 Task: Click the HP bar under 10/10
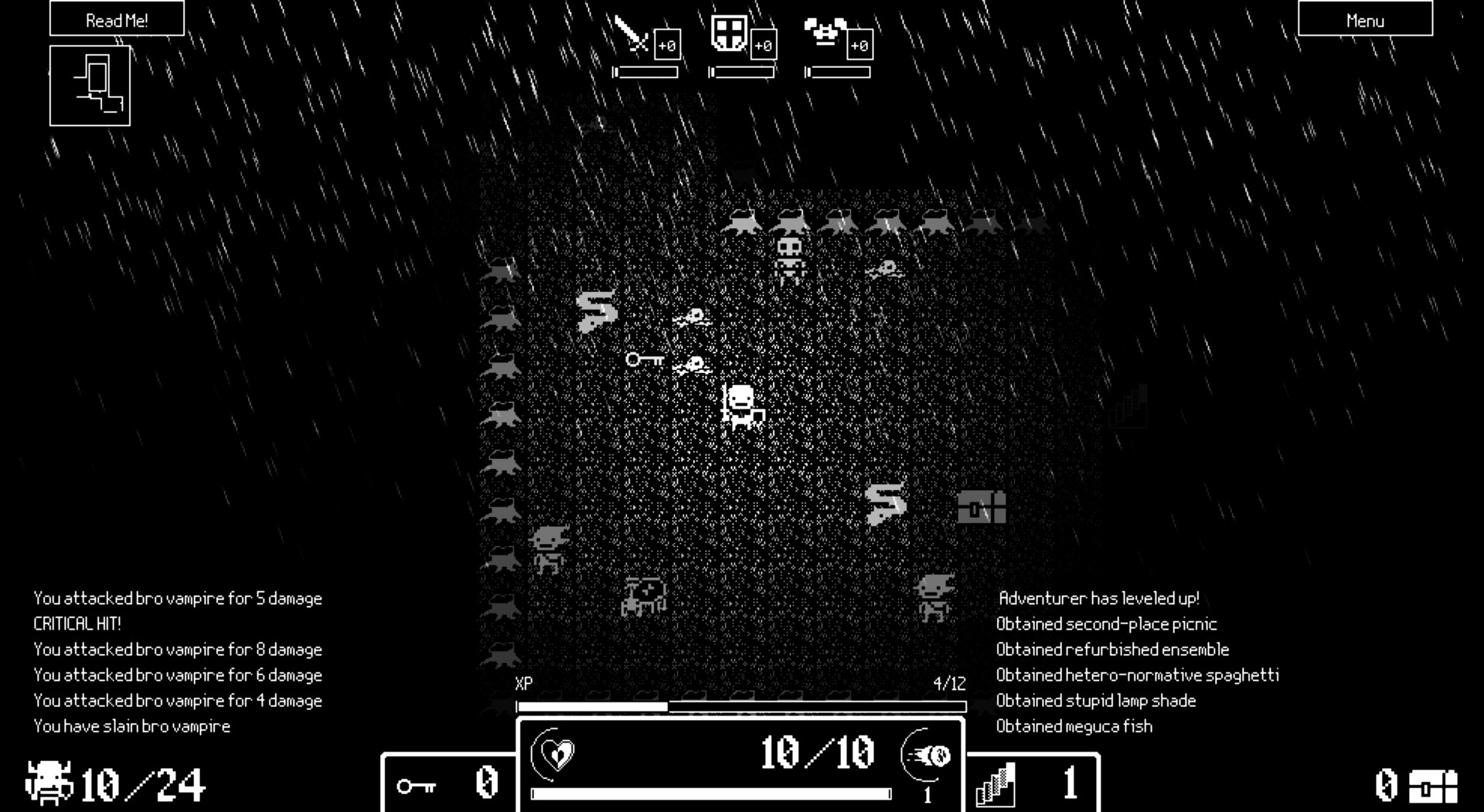pos(707,791)
